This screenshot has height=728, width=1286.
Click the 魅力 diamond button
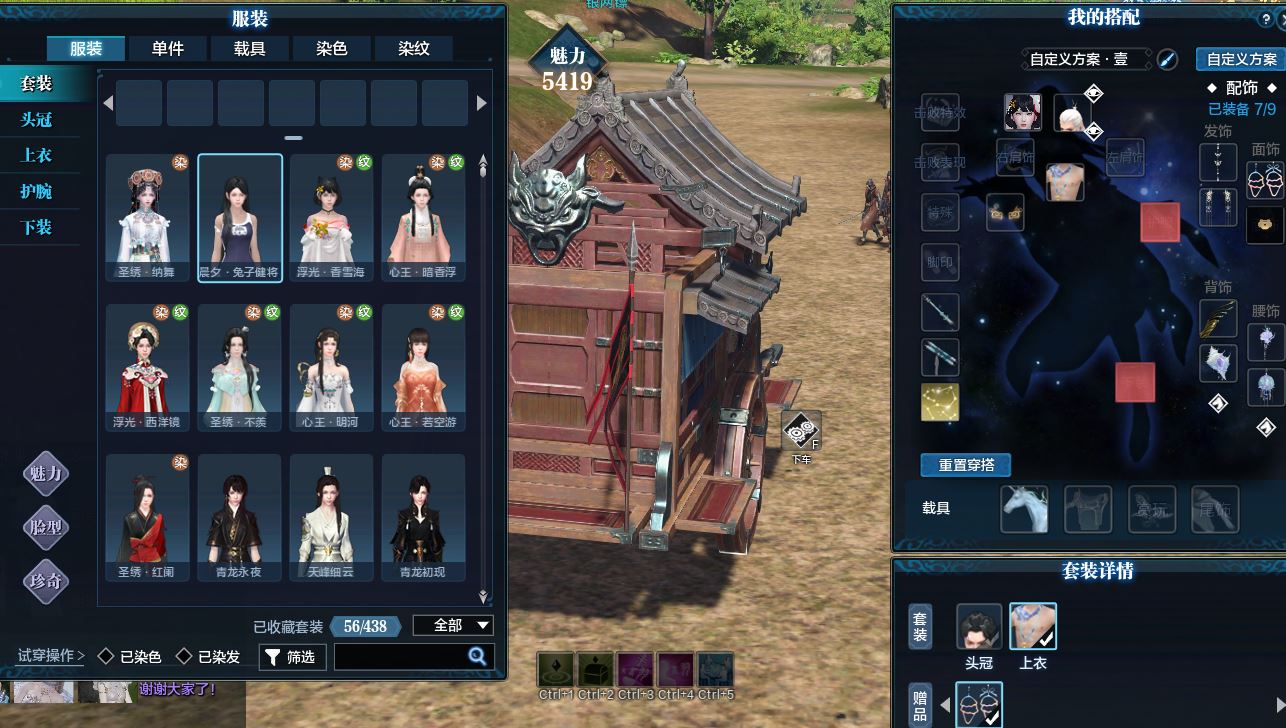pos(46,474)
